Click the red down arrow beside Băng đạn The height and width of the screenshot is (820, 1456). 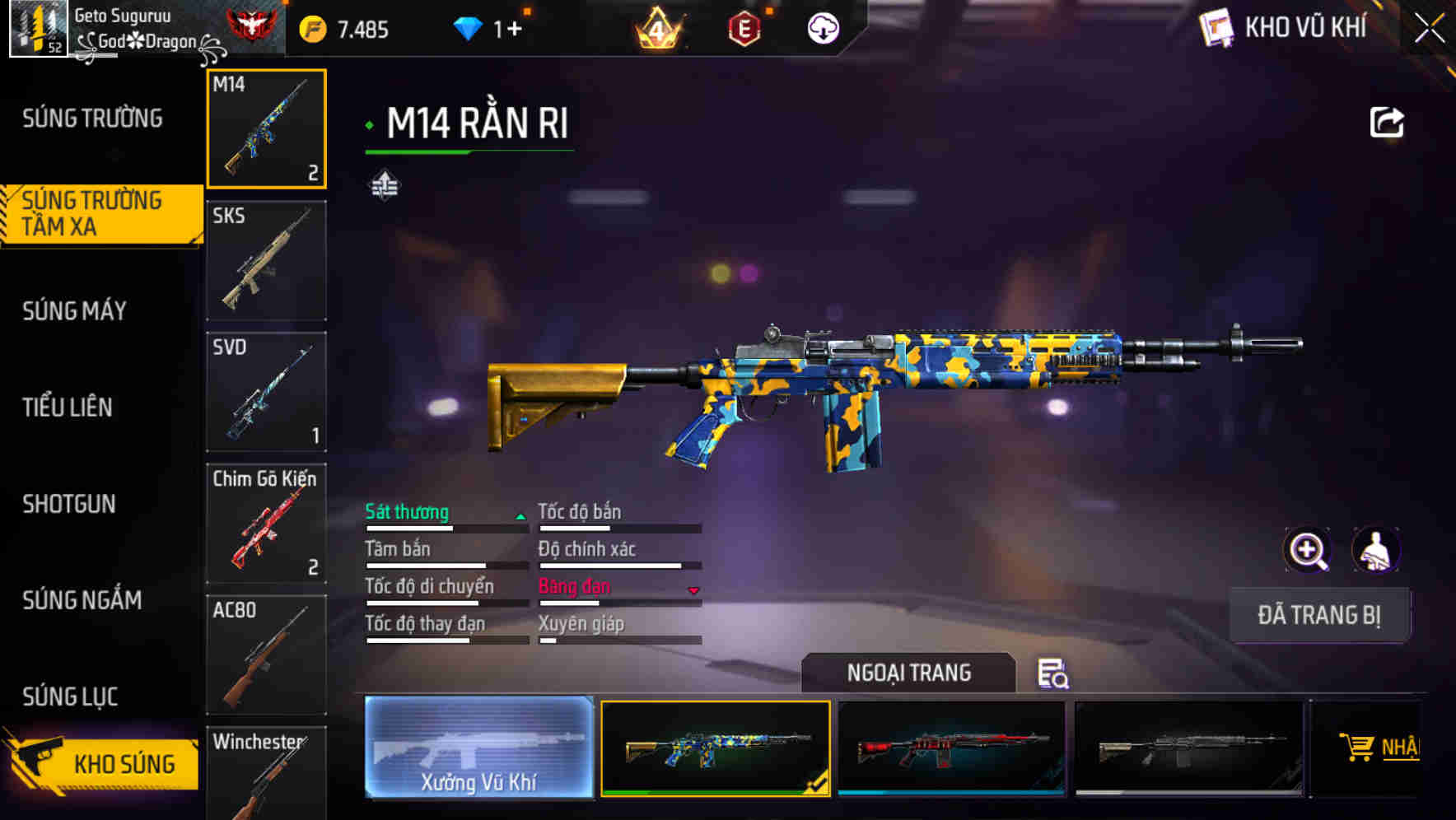(x=693, y=589)
